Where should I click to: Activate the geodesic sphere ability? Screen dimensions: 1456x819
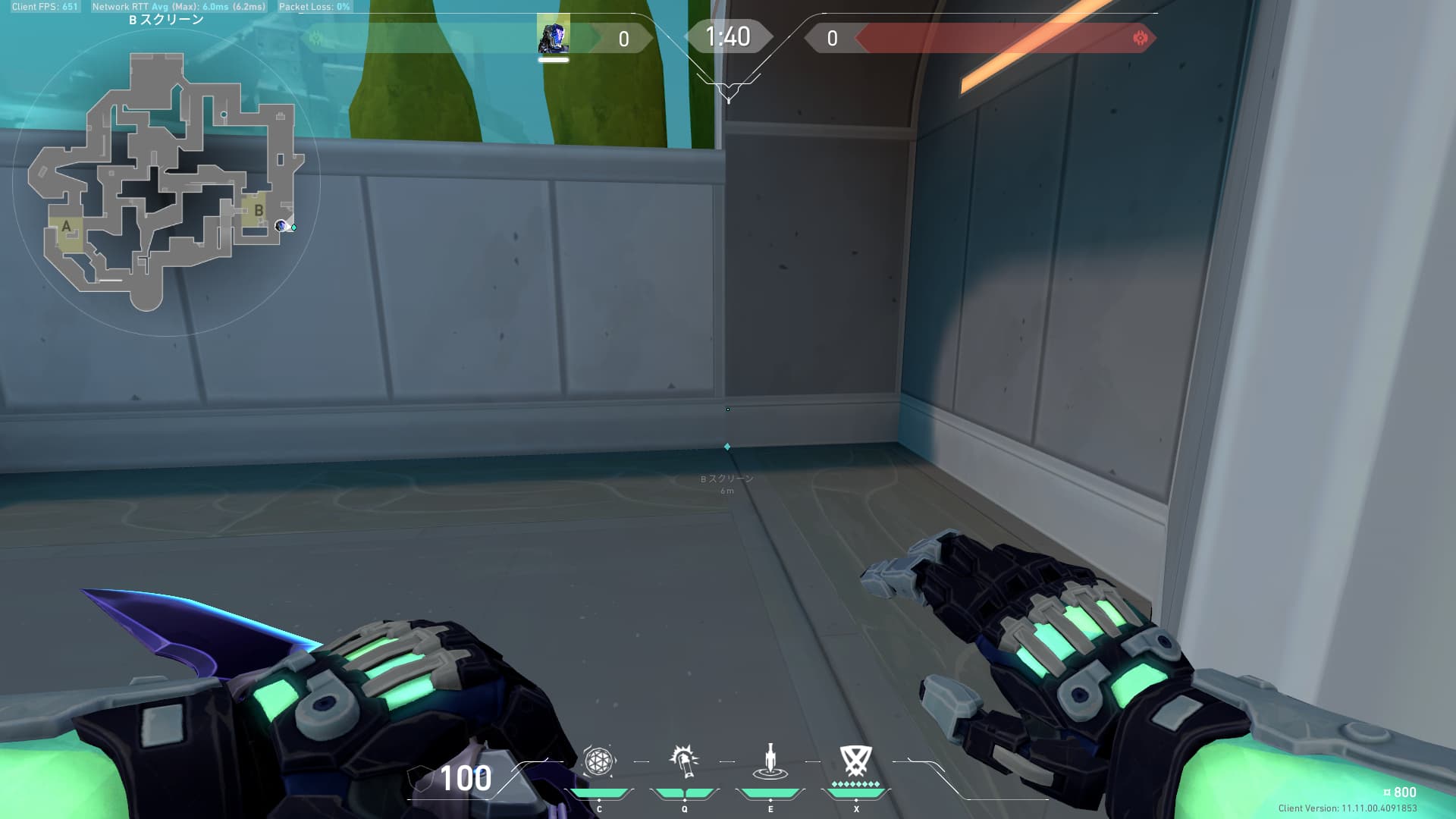[598, 761]
